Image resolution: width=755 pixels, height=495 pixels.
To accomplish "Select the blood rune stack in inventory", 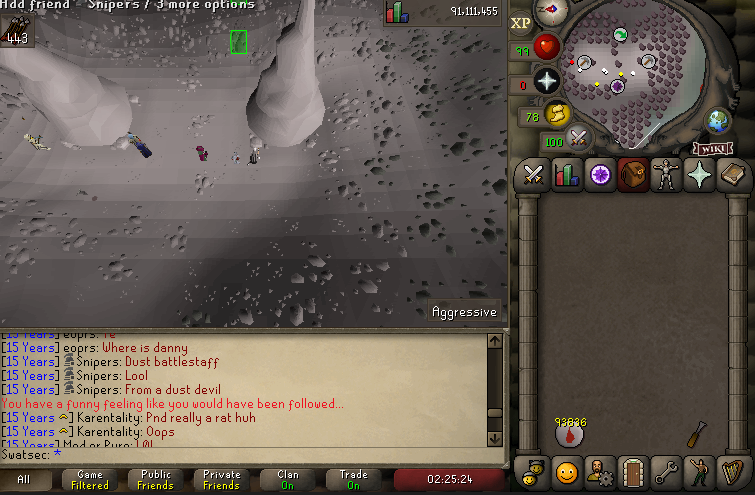I will 571,431.
